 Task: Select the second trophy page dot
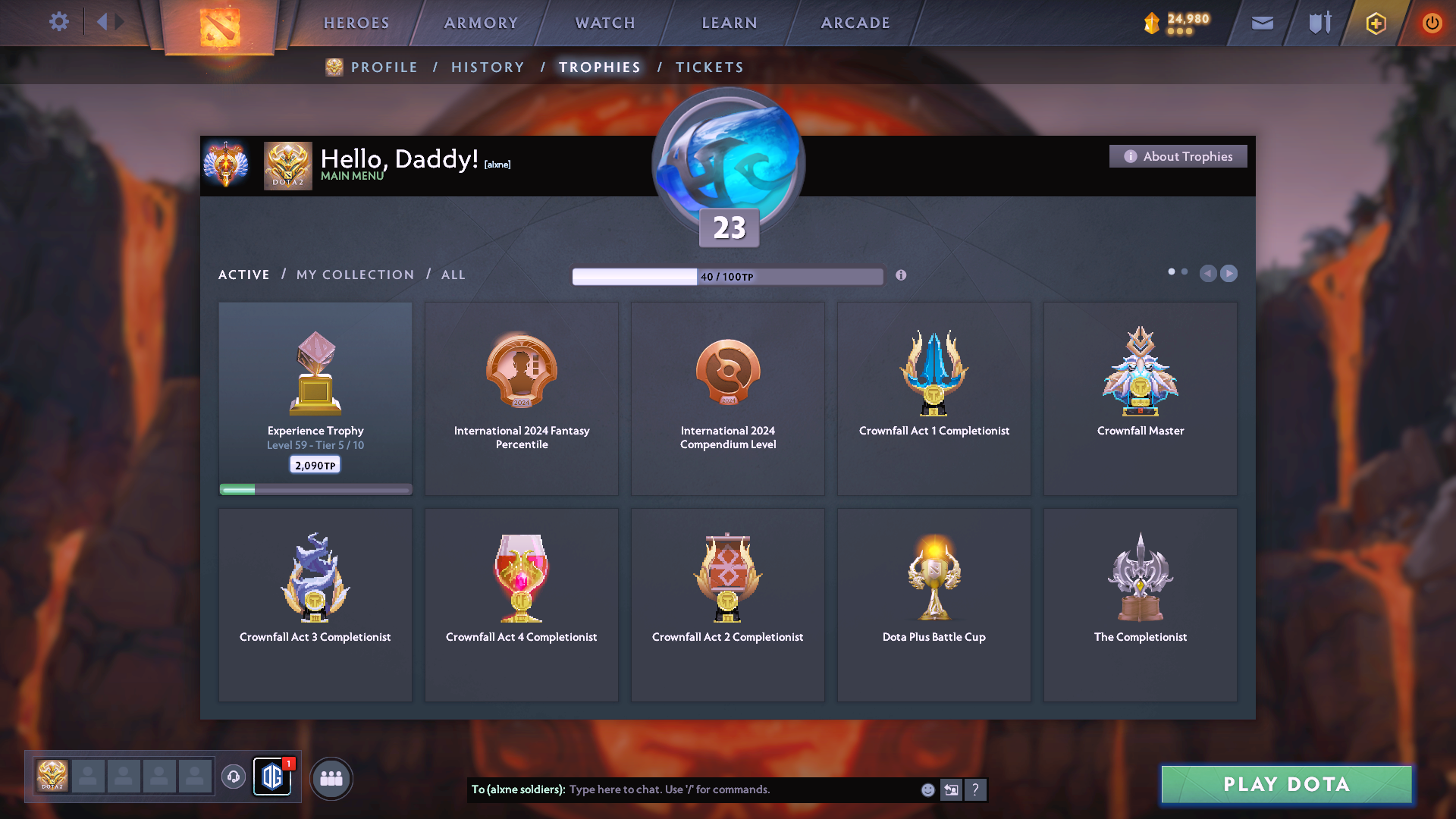click(x=1185, y=270)
